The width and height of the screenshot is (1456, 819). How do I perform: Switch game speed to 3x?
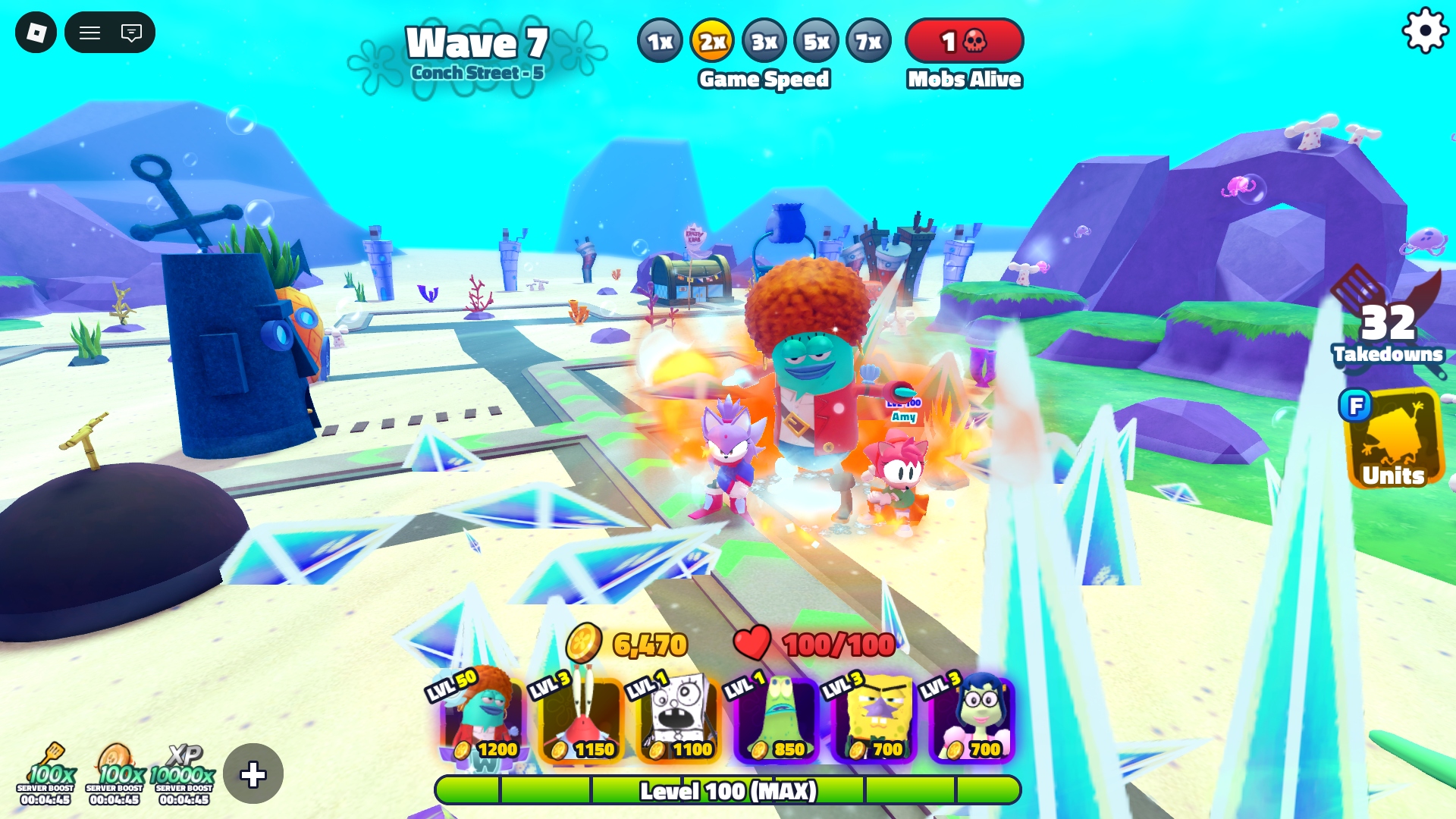pyautogui.click(x=764, y=42)
